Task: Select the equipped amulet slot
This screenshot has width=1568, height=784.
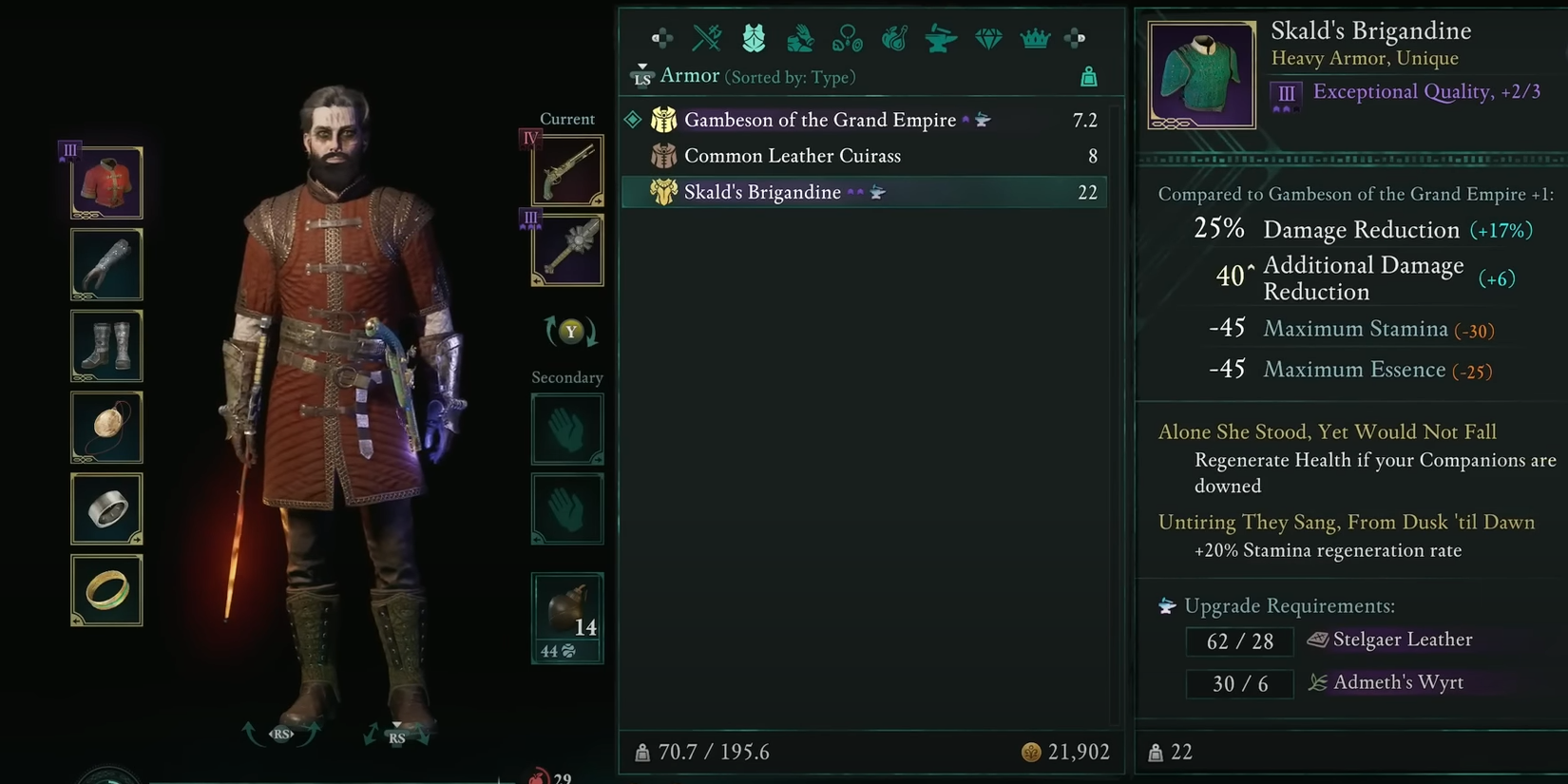Action: (105, 428)
